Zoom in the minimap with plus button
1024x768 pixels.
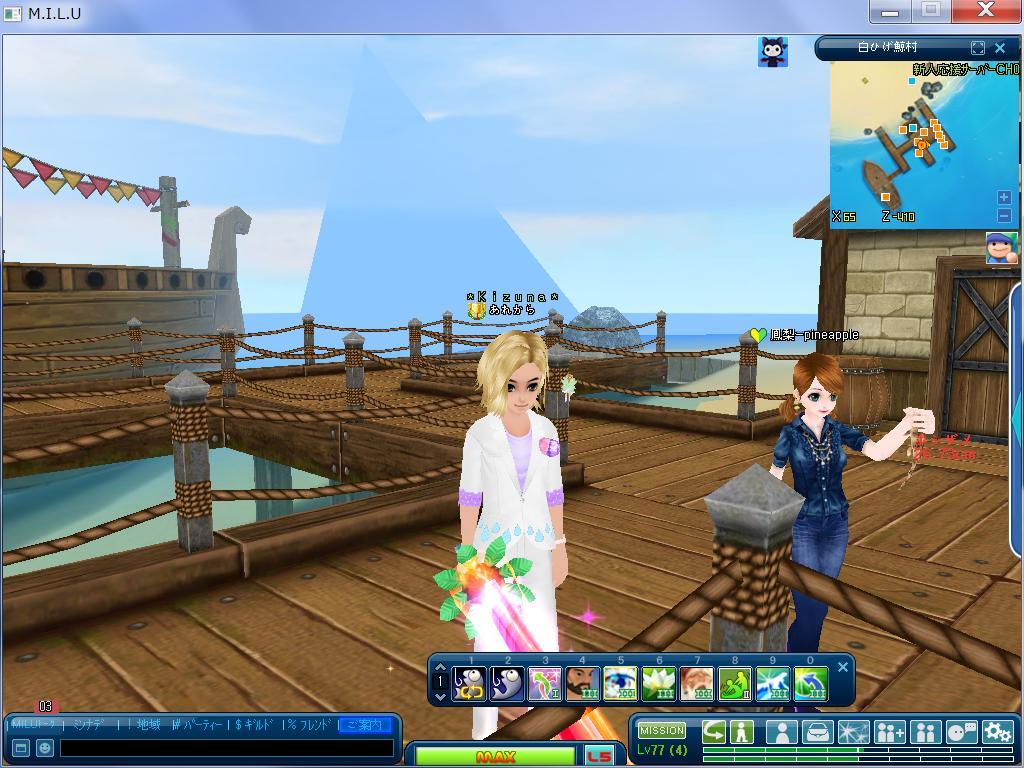pyautogui.click(x=1004, y=198)
